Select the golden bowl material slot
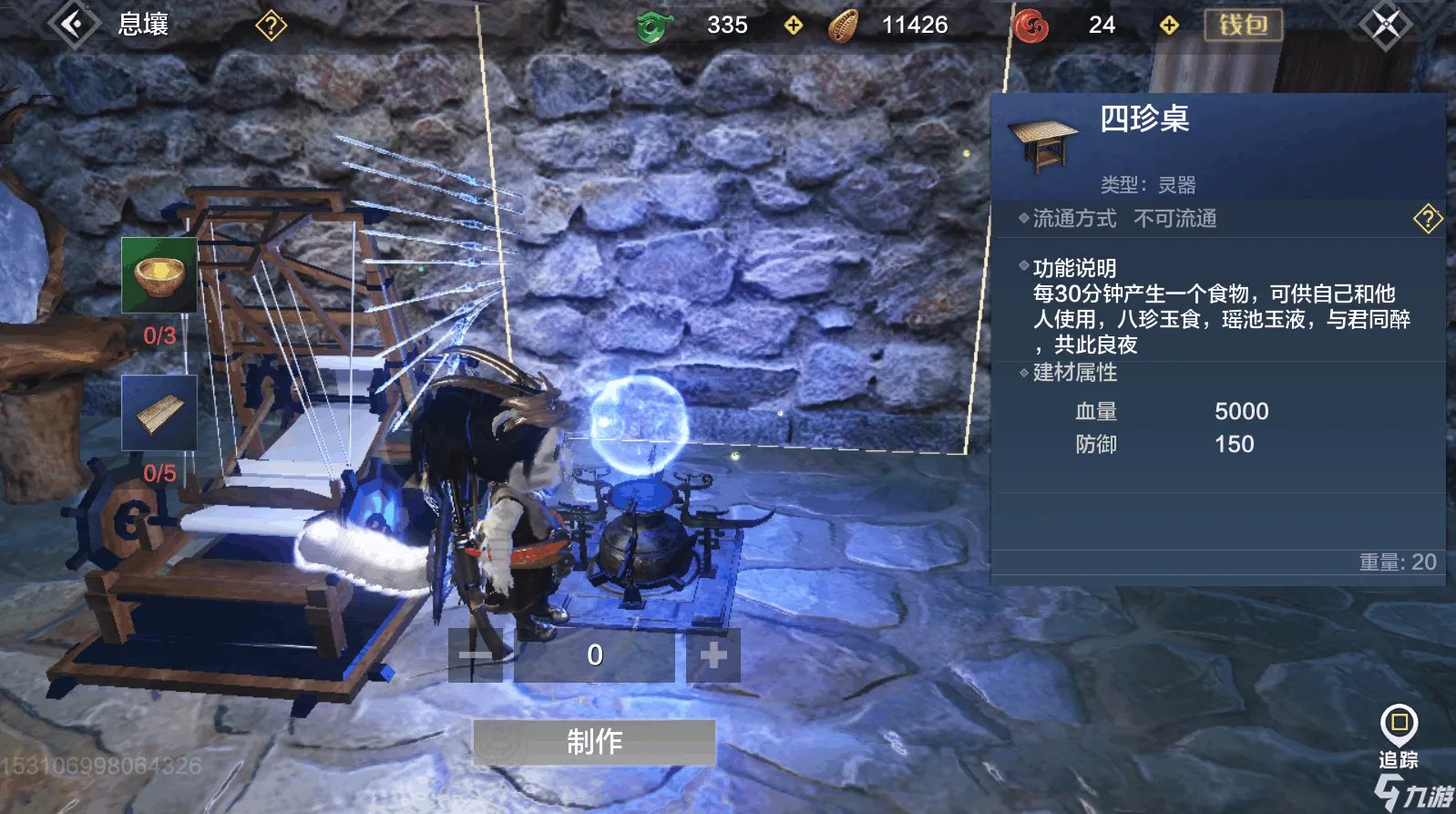 (x=159, y=275)
